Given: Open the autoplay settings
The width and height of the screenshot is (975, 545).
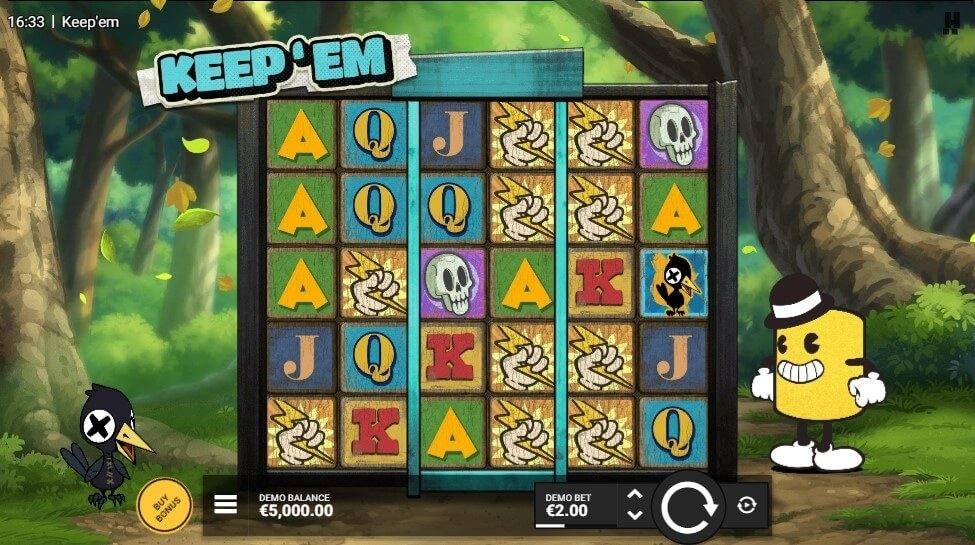Looking at the screenshot, I should [747, 506].
